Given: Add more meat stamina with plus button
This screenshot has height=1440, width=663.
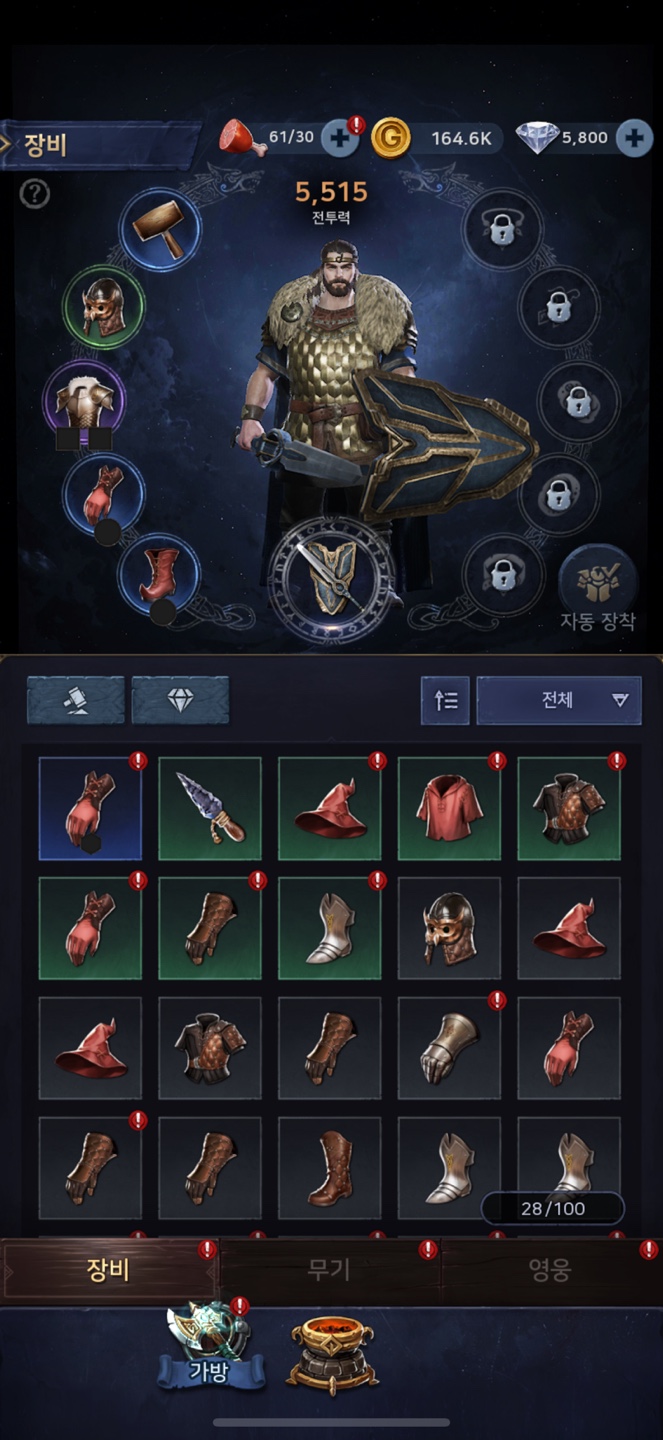Looking at the screenshot, I should pyautogui.click(x=340, y=138).
